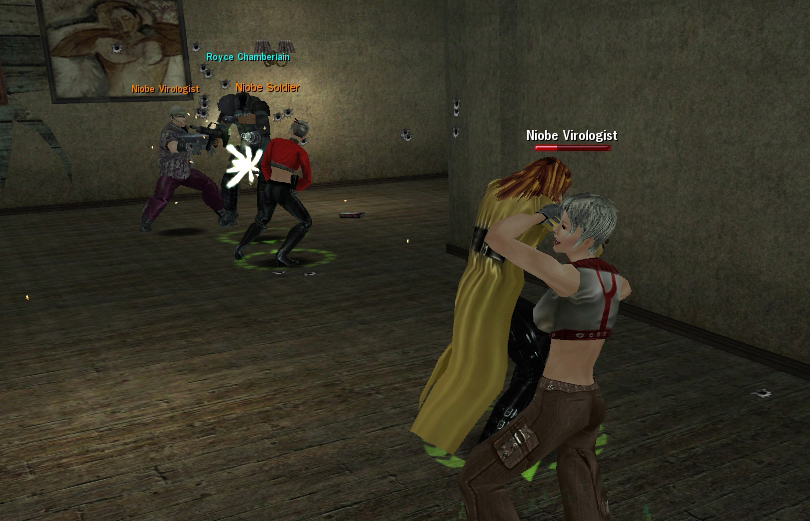Select the orange Niobe Virologist name label
The height and width of the screenshot is (521, 810).
(165, 89)
